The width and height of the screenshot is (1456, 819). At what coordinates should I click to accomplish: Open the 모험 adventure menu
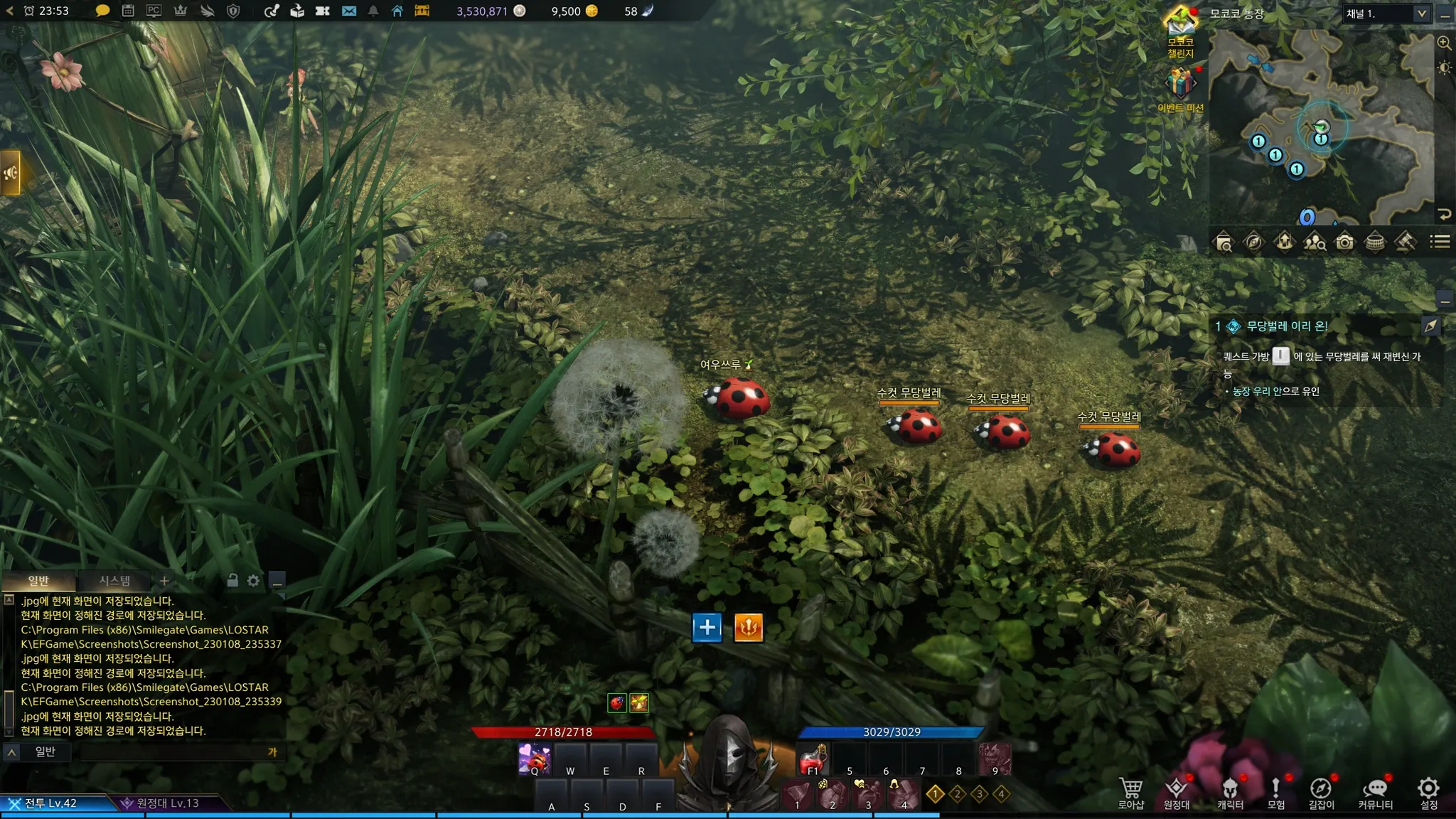point(1275,792)
